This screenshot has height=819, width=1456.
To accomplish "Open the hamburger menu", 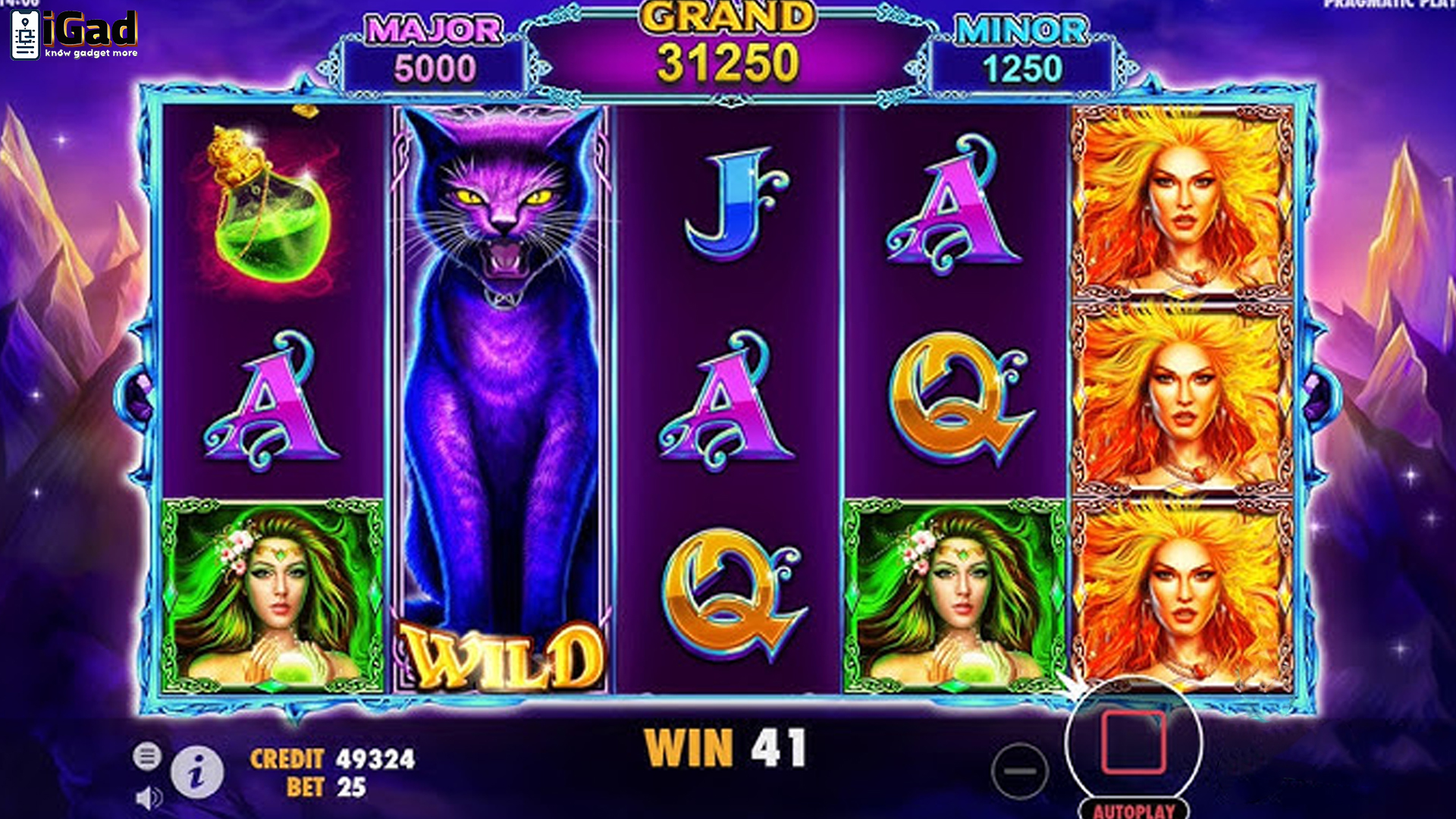I will click(147, 756).
